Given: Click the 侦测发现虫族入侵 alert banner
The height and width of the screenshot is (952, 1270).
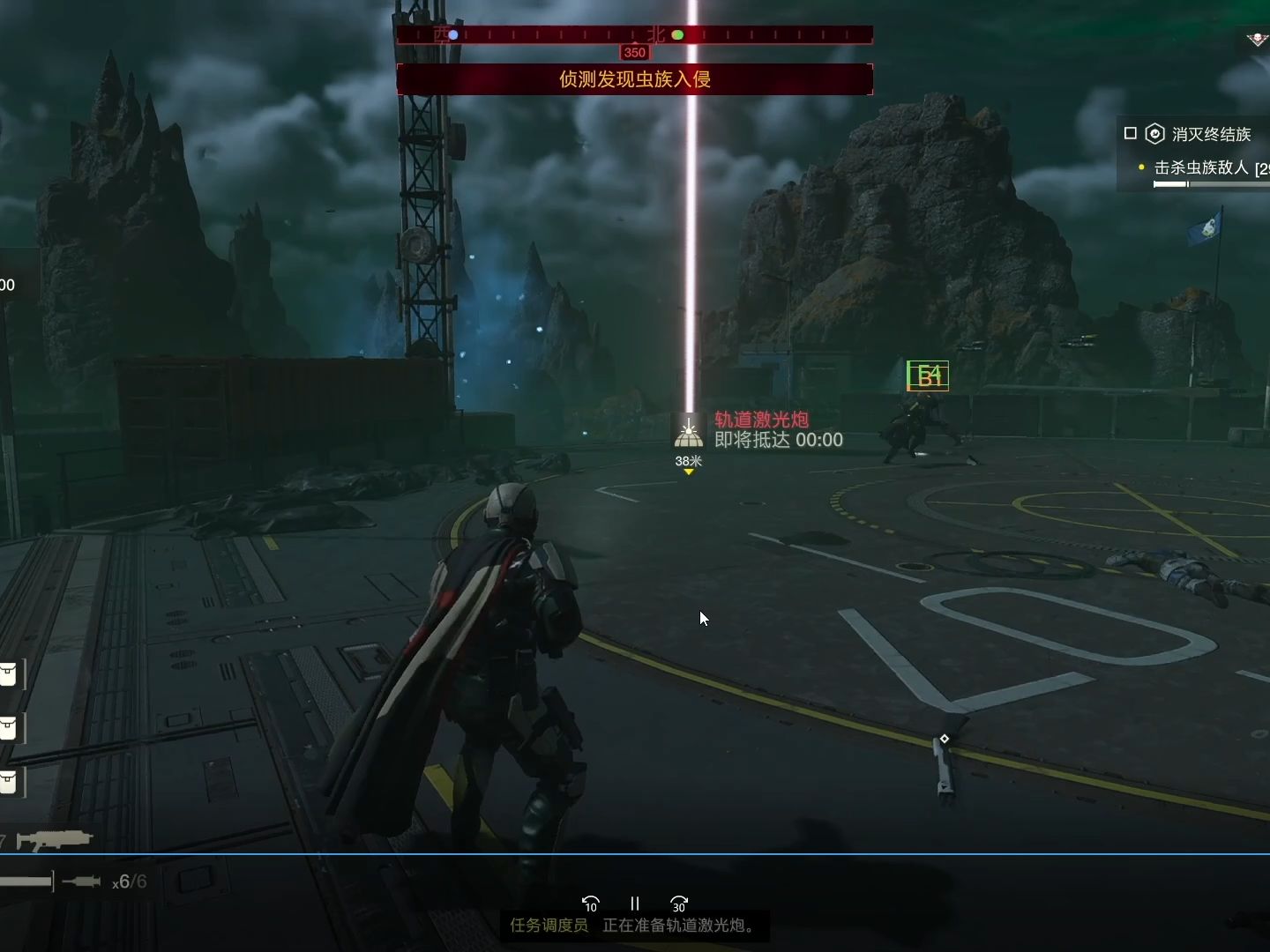Looking at the screenshot, I should (x=635, y=79).
